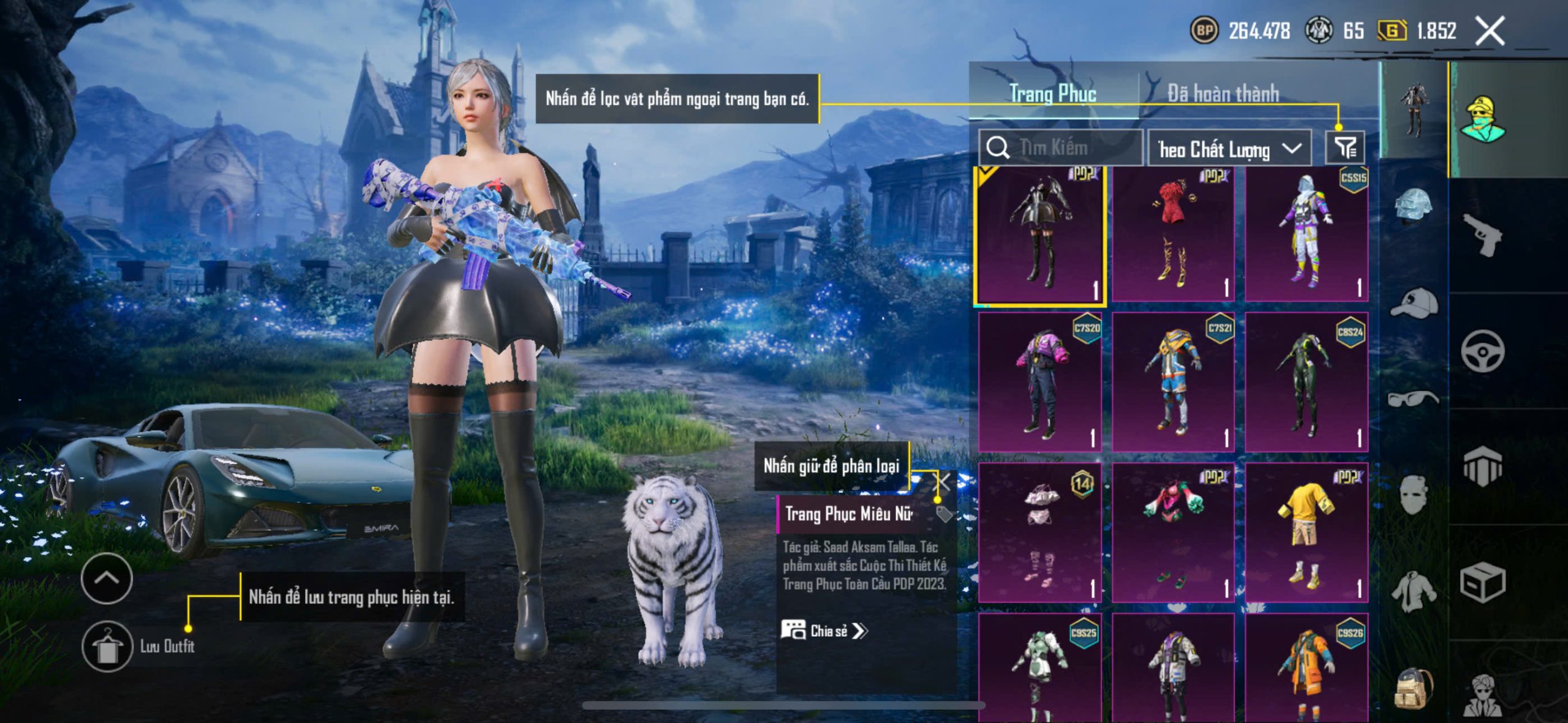Viewport: 1568px width, 723px height.
Task: Share the outfit via Chia sẻ
Action: point(824,631)
